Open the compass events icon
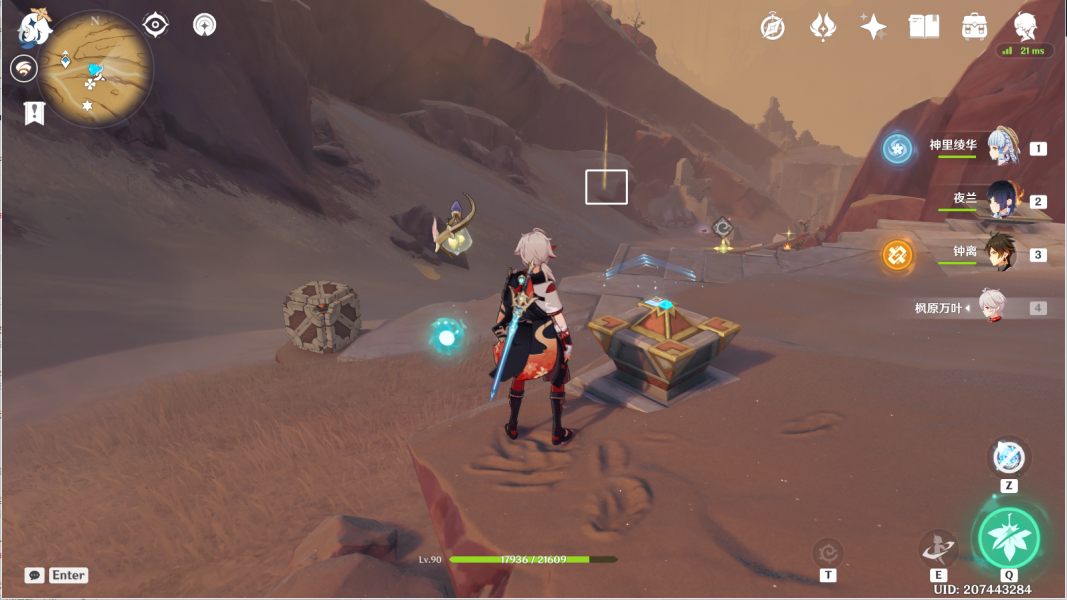This screenshot has height=600, width=1067. tap(772, 27)
